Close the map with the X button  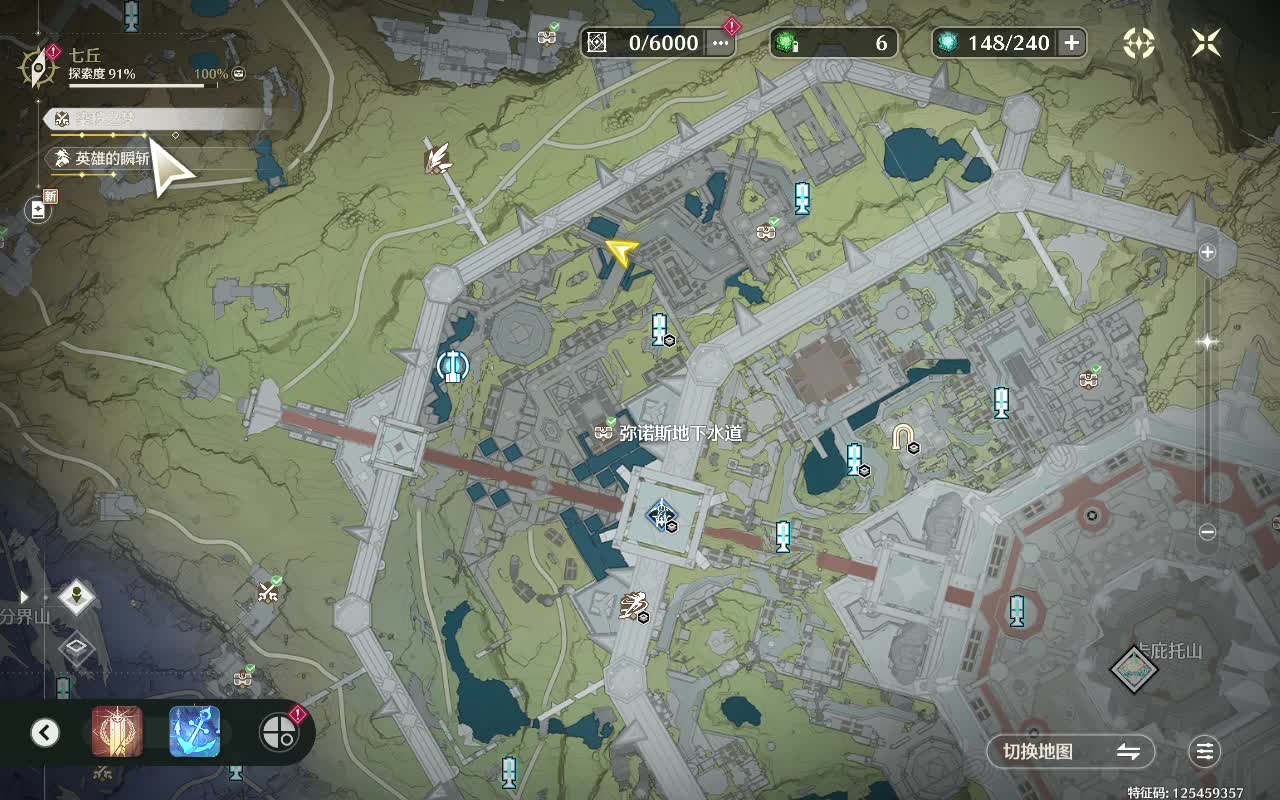(x=1206, y=42)
